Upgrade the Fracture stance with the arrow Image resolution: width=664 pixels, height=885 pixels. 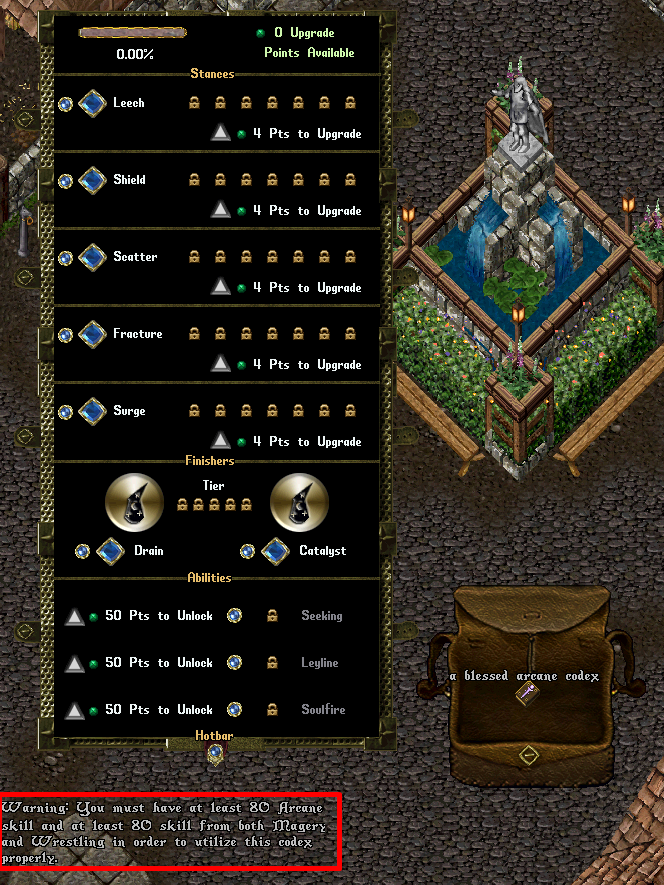(x=221, y=364)
